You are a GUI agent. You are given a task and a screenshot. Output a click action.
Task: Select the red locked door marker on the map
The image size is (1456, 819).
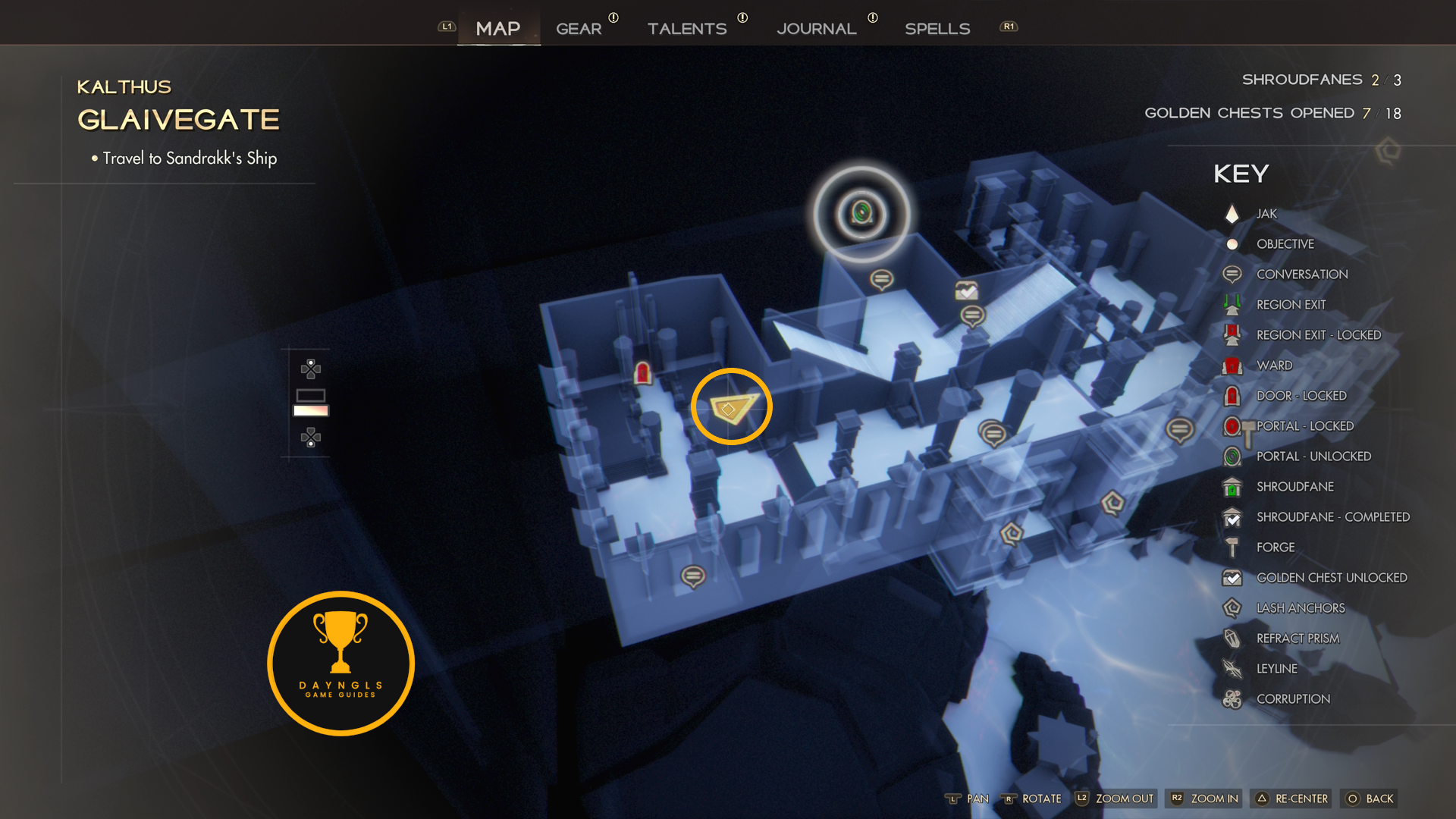coord(642,373)
